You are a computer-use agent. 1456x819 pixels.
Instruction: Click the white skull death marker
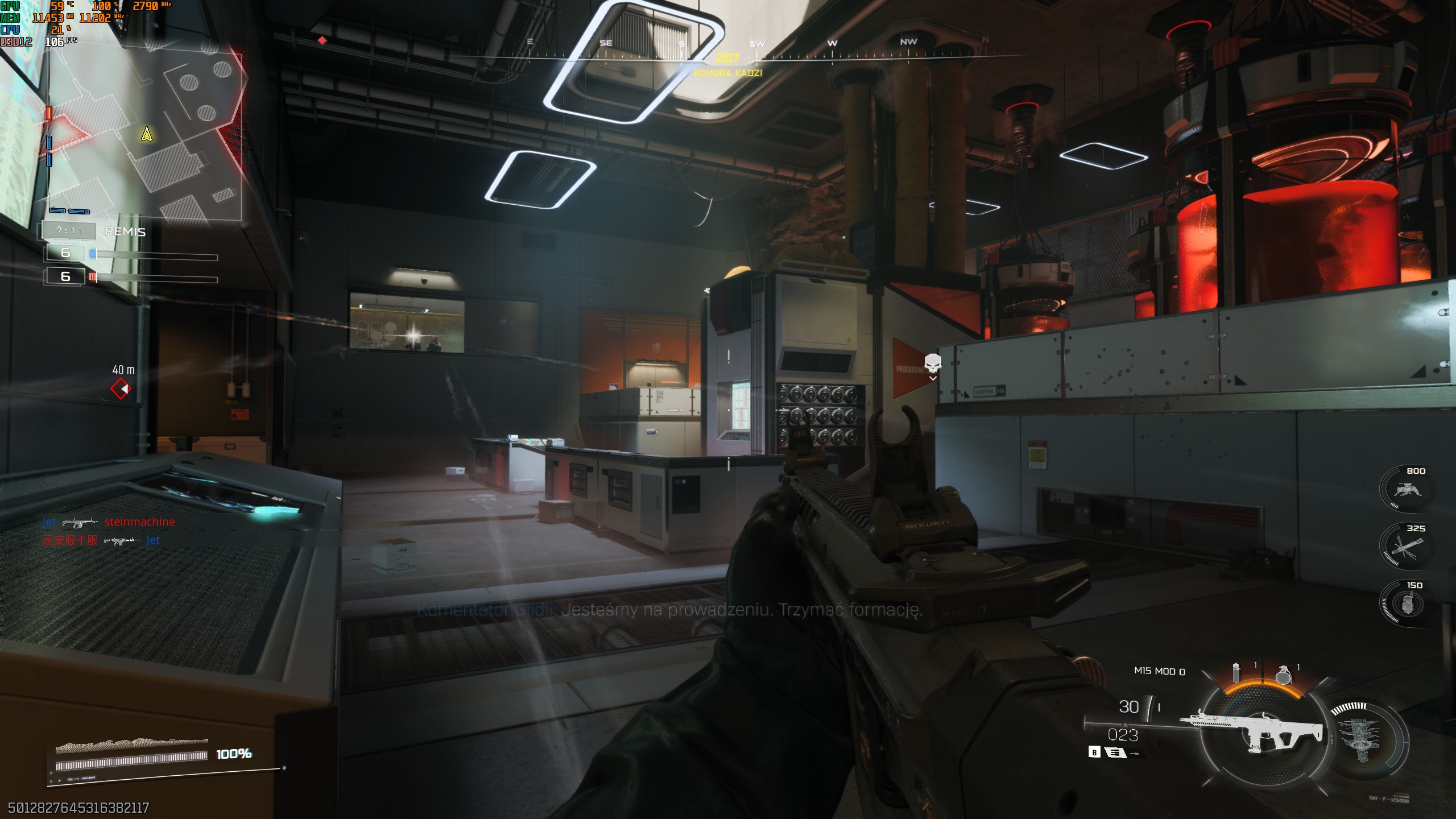(932, 363)
